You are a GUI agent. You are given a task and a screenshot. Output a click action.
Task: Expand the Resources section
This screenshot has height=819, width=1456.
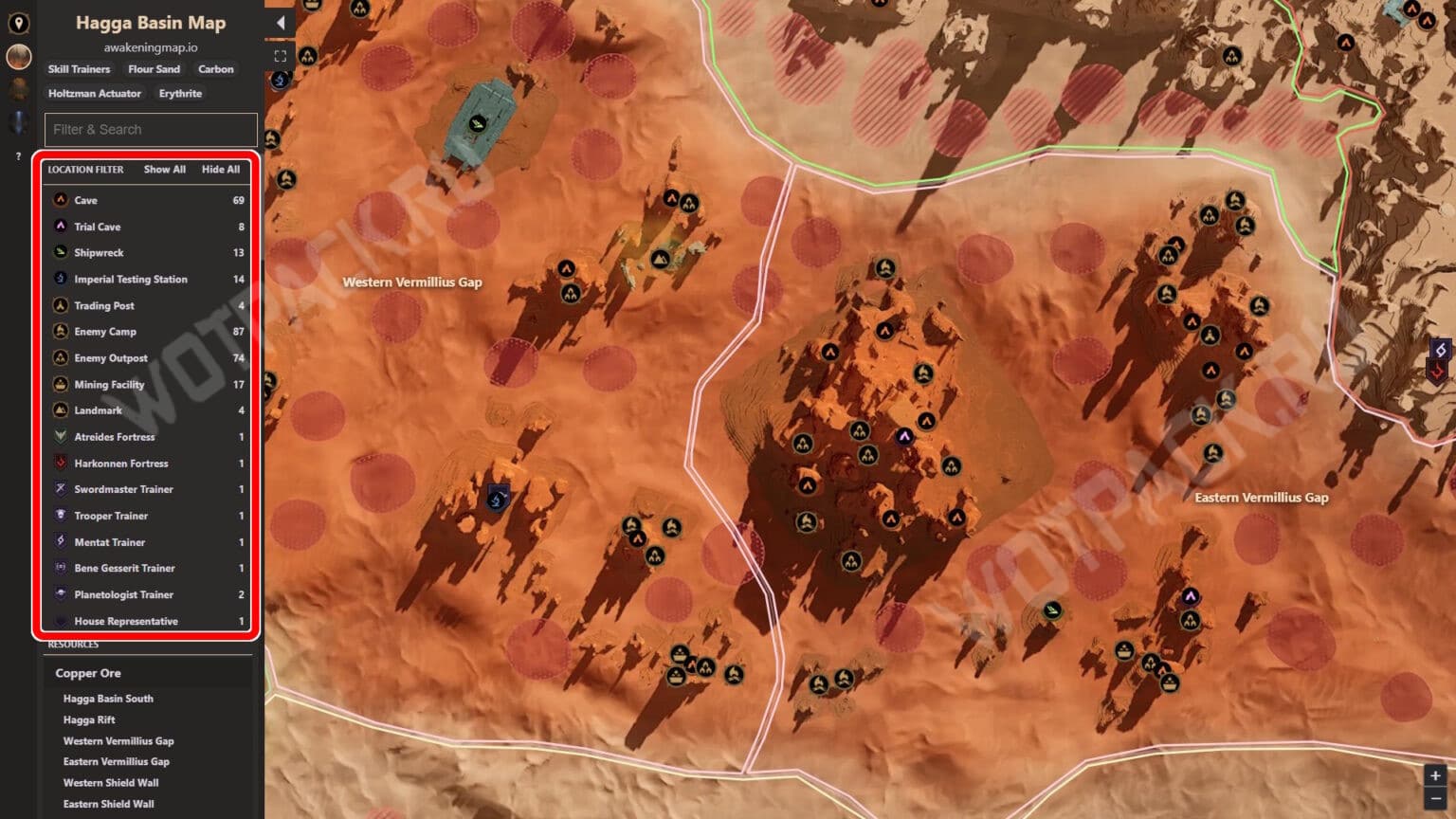(x=74, y=644)
